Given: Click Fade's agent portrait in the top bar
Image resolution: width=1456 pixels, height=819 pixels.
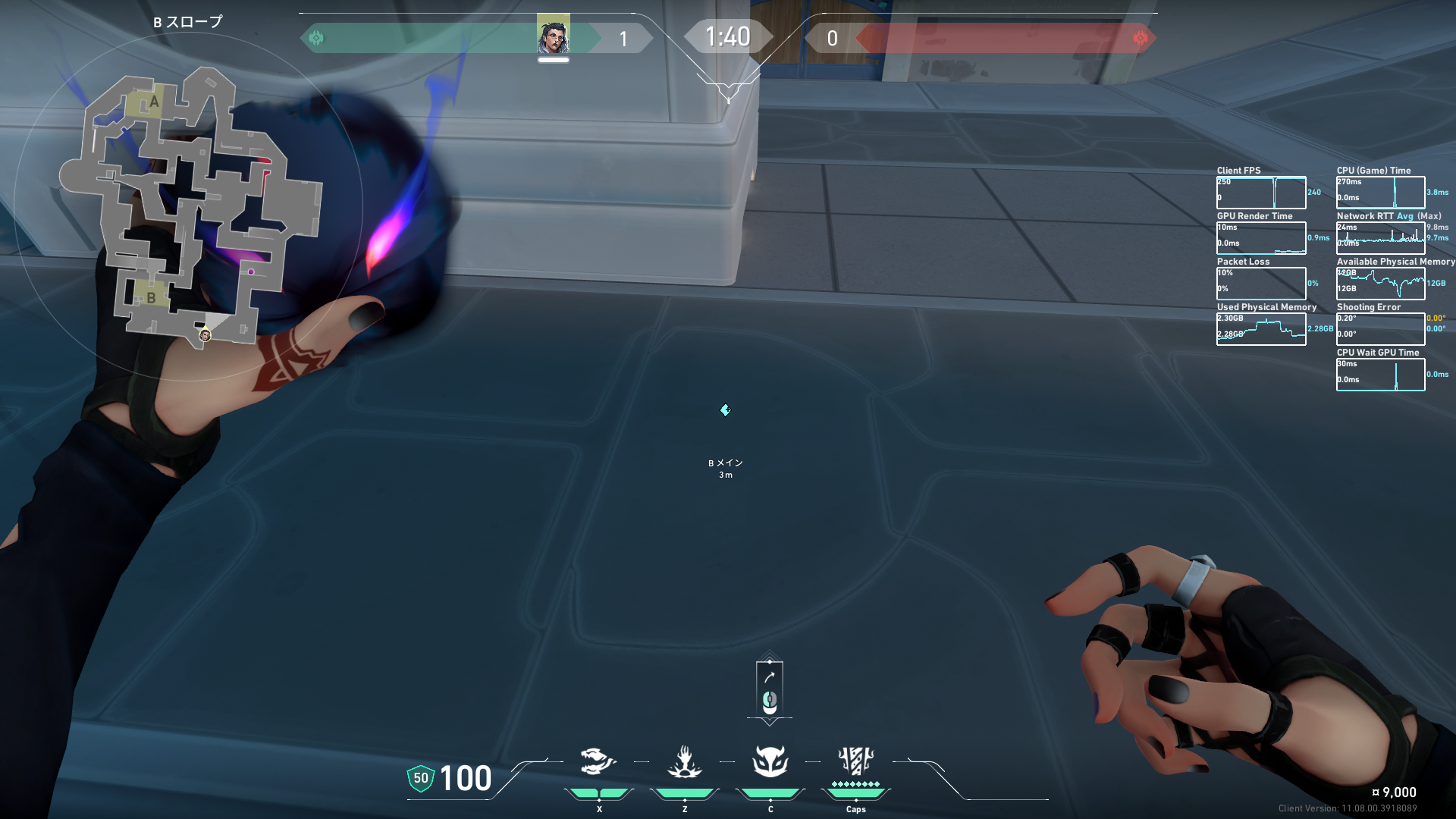Looking at the screenshot, I should (x=553, y=36).
